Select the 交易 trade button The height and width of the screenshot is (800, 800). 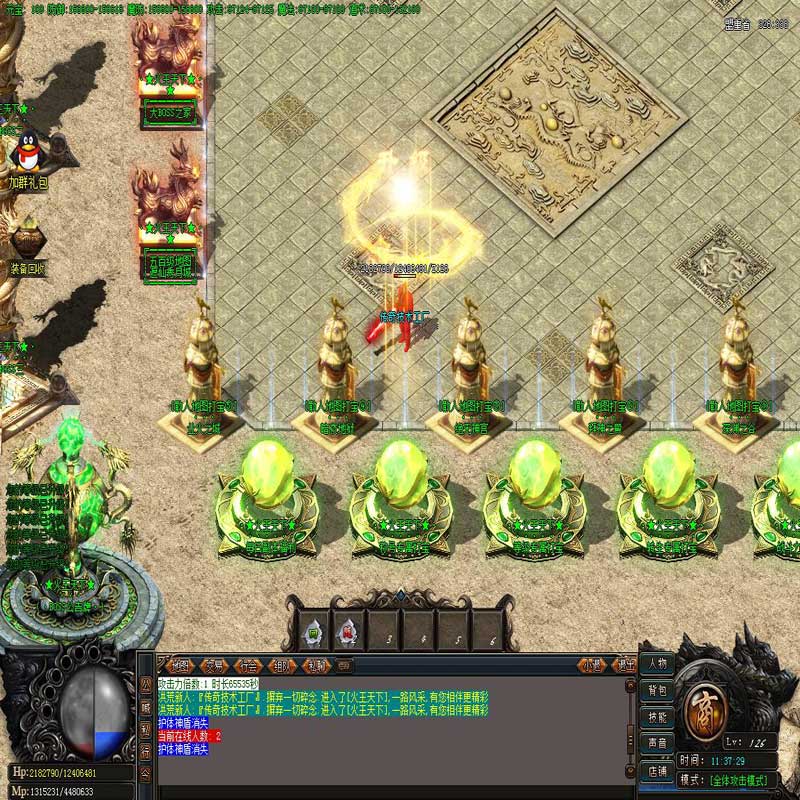point(214,665)
